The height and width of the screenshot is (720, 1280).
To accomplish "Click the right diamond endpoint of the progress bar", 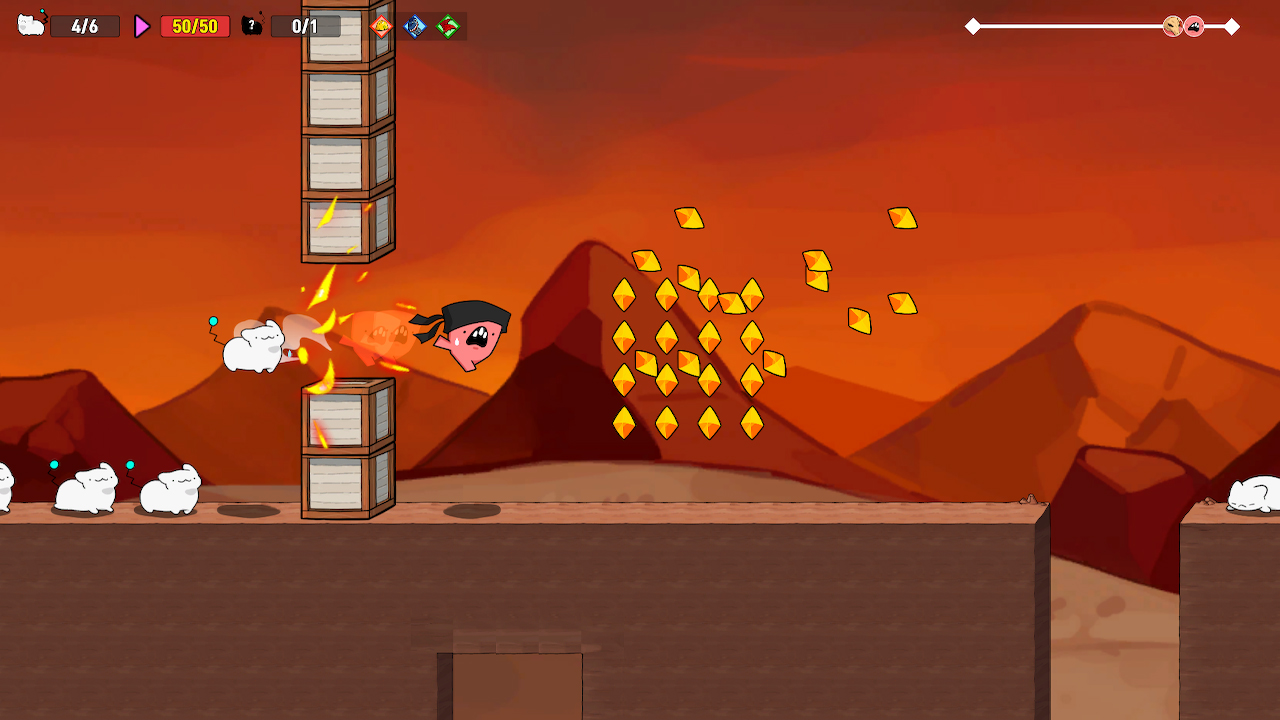I will click(x=1232, y=27).
